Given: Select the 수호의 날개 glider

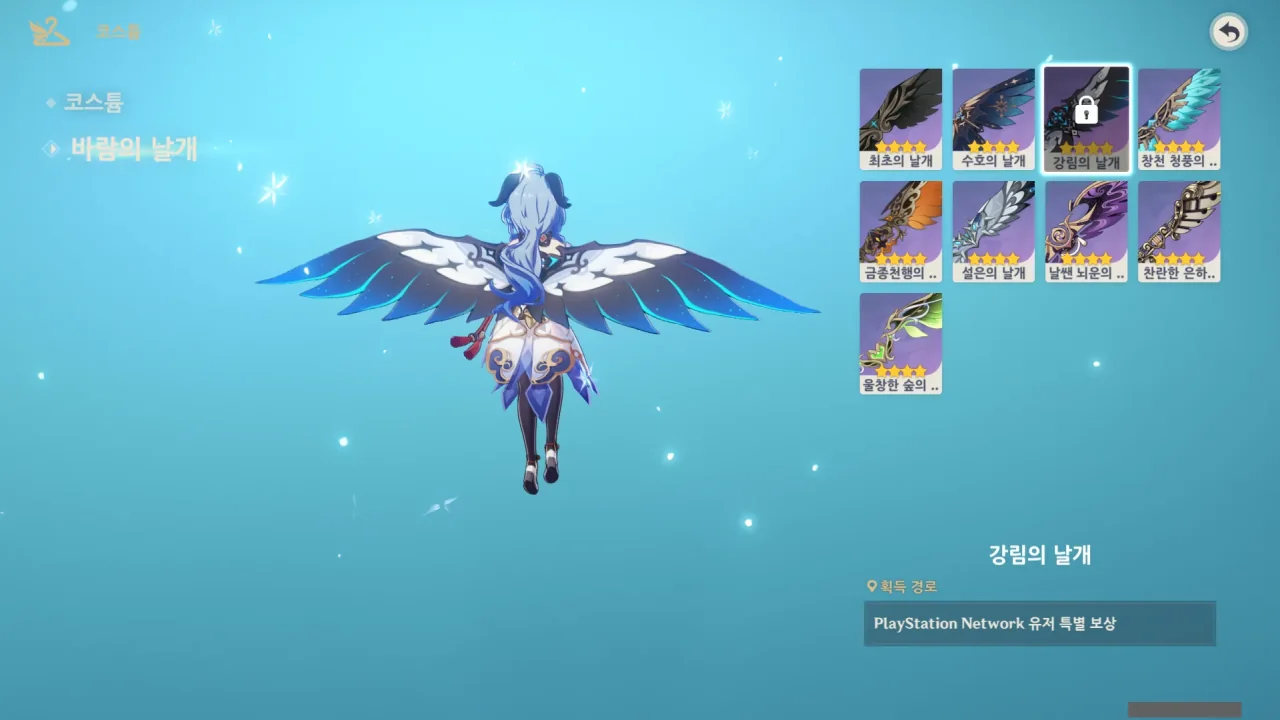Looking at the screenshot, I should click(x=993, y=118).
